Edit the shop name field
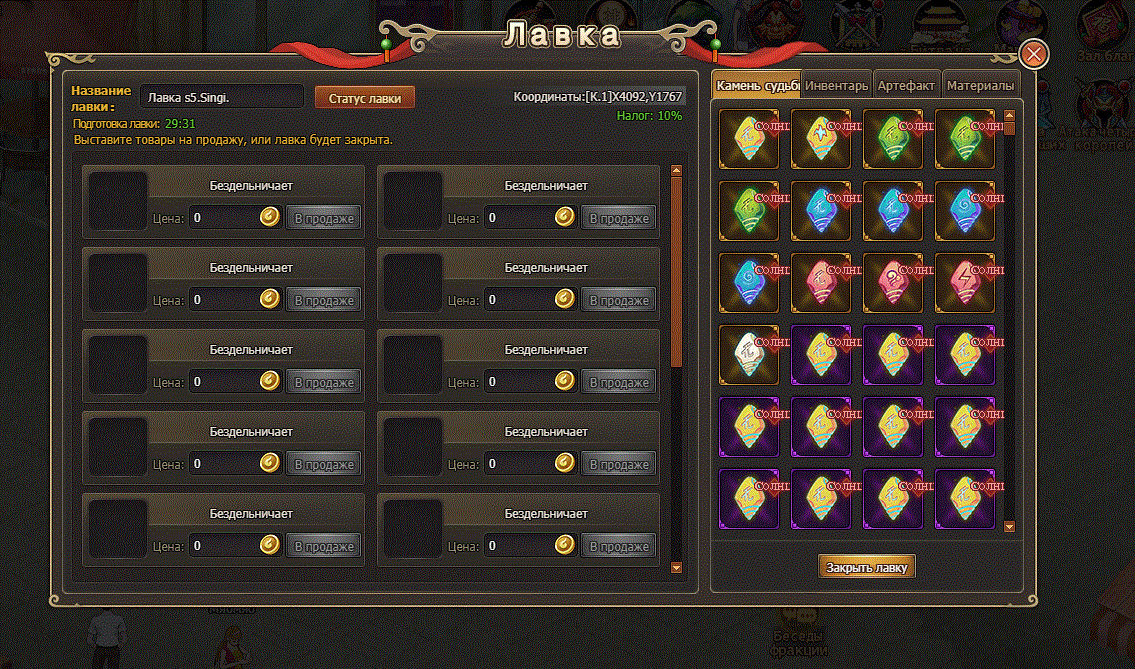The height and width of the screenshot is (669, 1135). click(x=221, y=98)
